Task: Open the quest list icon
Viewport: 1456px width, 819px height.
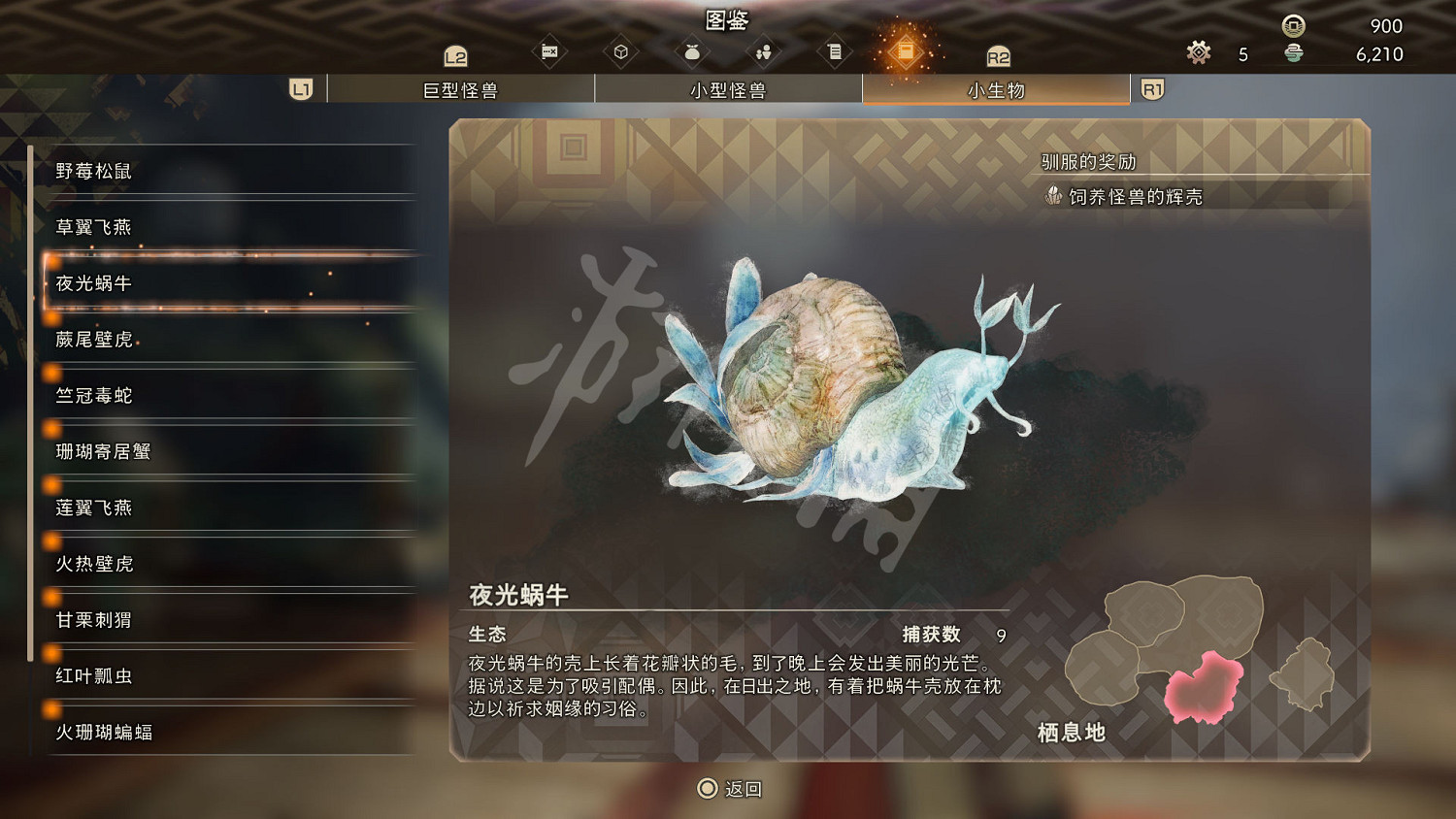Action: pos(835,50)
